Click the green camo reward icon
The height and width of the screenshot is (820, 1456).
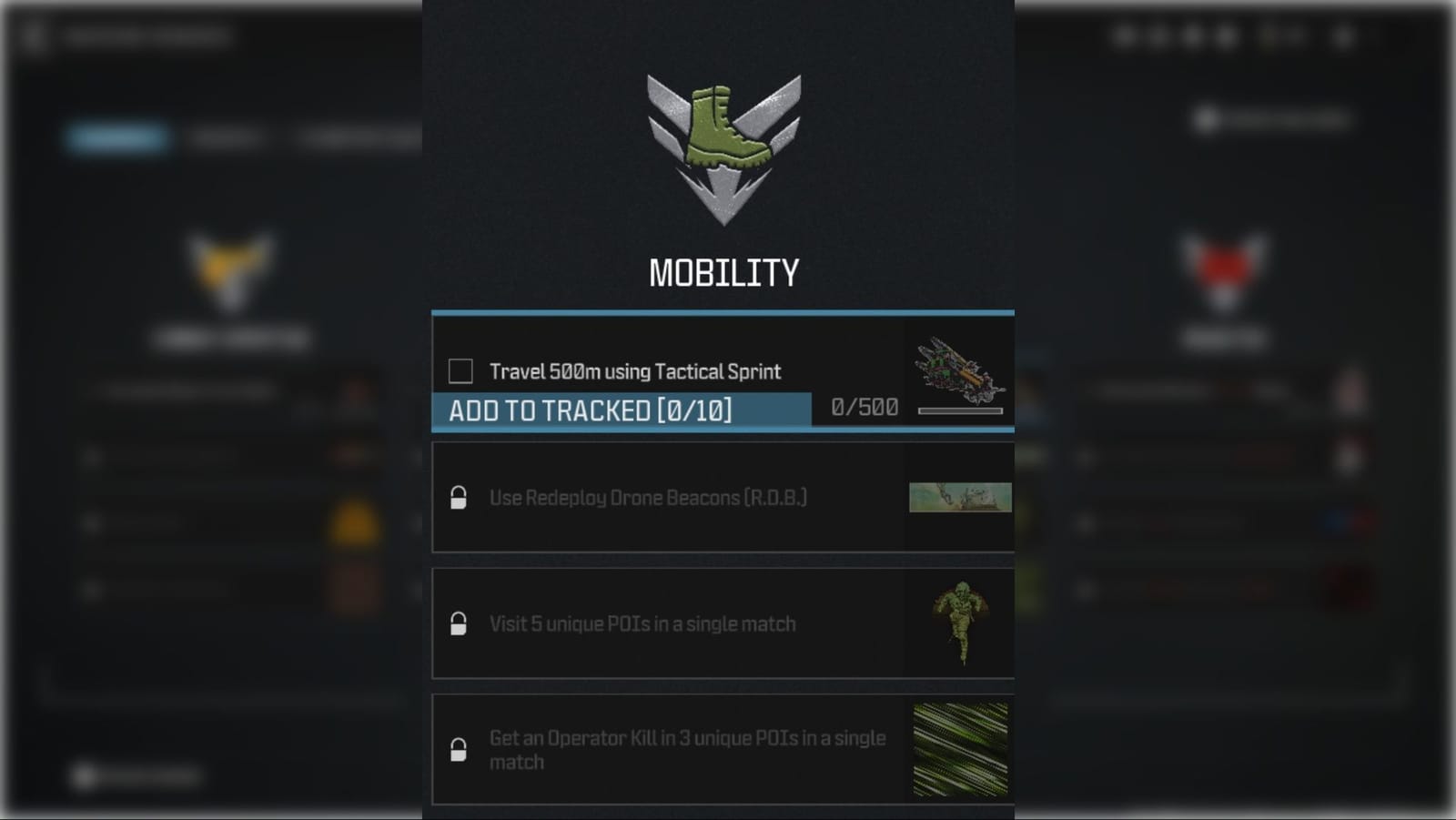pos(960,746)
